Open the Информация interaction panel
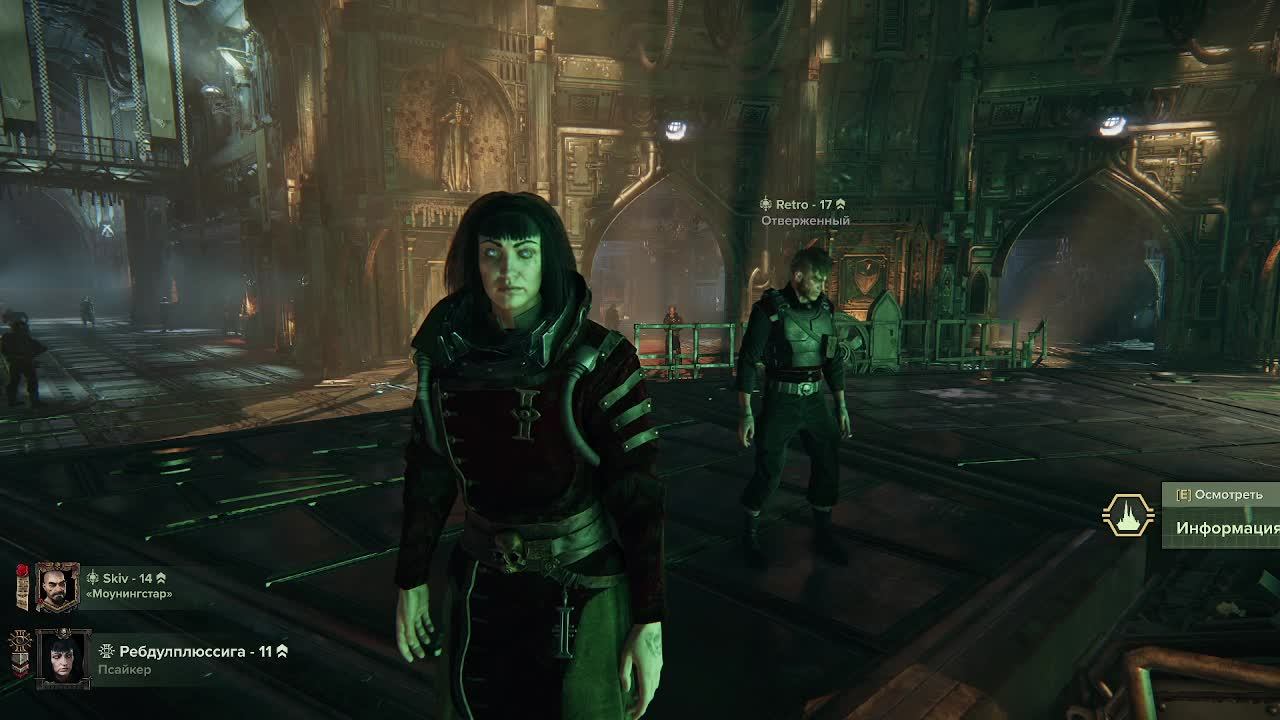Image resolution: width=1280 pixels, height=720 pixels. (1226, 528)
